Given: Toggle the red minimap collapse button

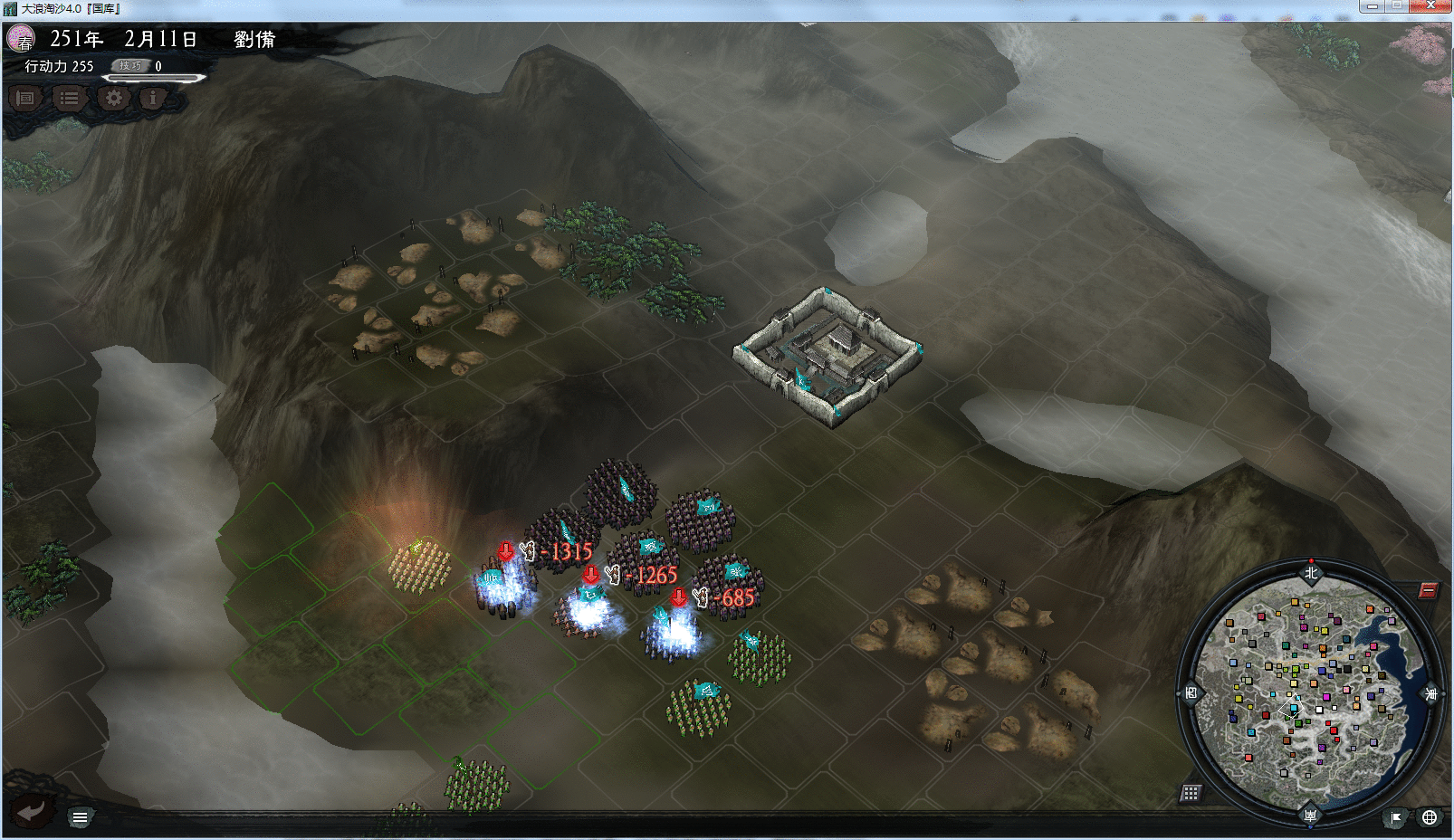Looking at the screenshot, I should click(1428, 590).
